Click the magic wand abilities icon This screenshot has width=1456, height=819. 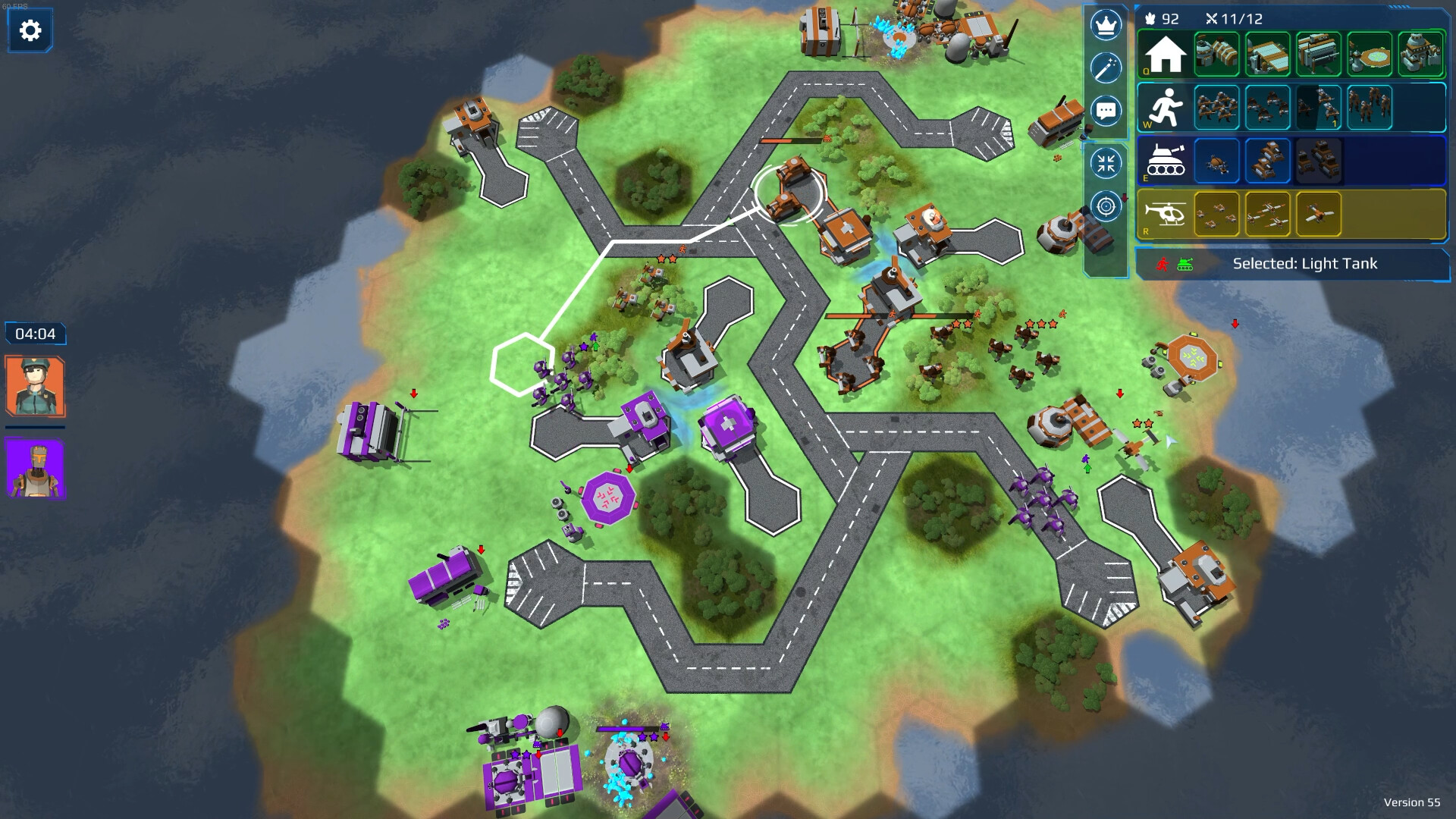[x=1106, y=67]
